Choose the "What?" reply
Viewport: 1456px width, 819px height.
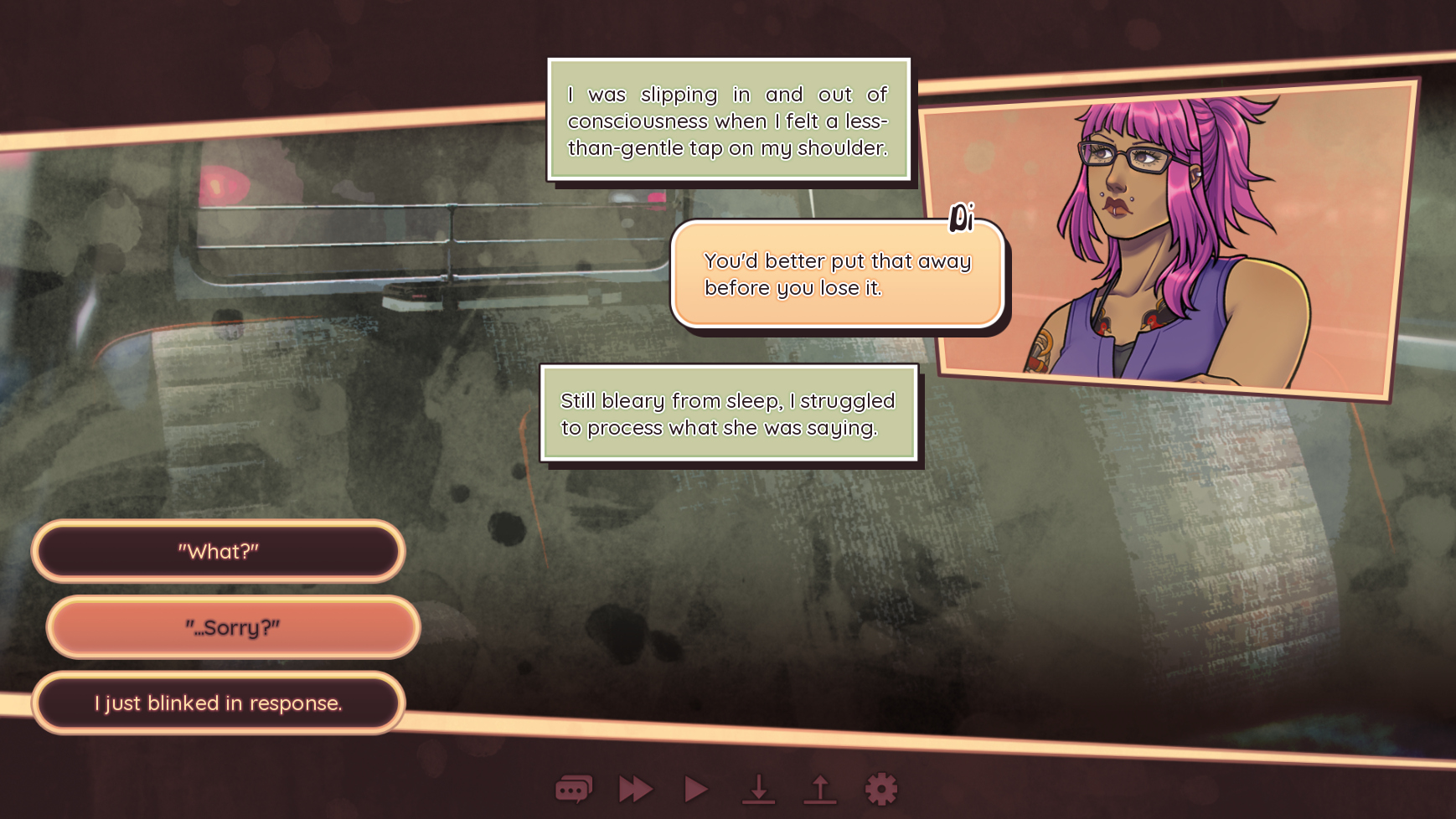click(x=218, y=551)
